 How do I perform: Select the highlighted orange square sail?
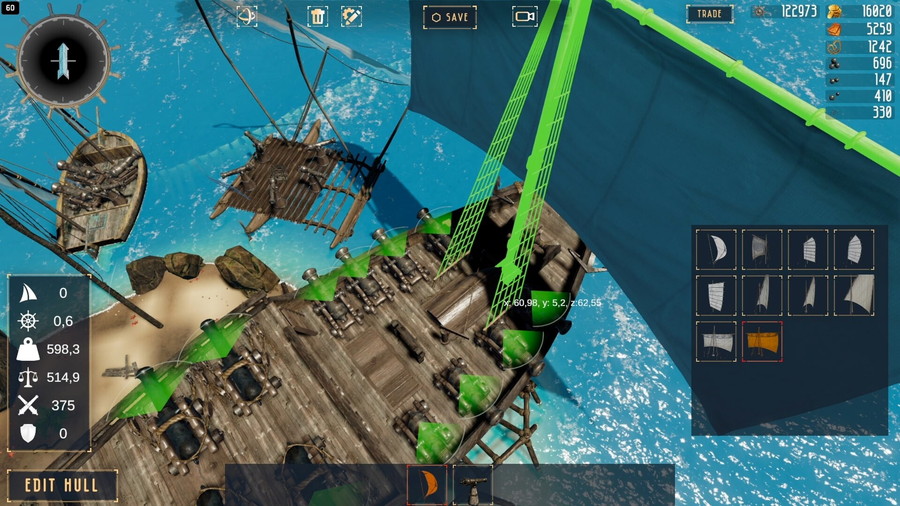pos(763,341)
